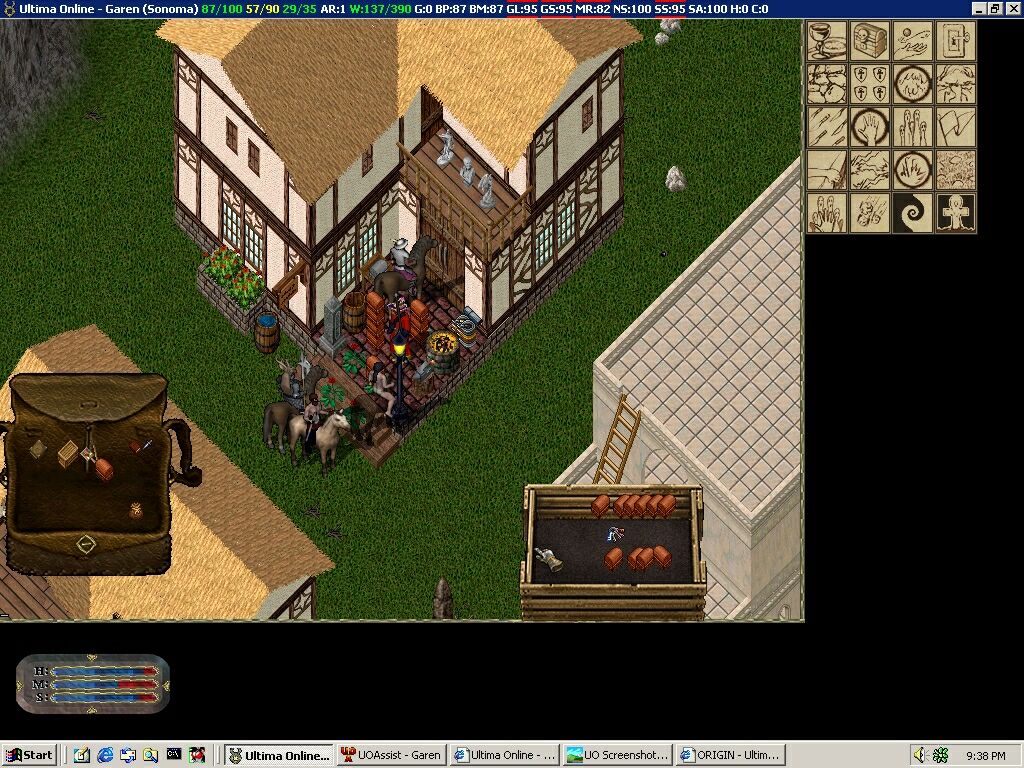Pick the wooden crate in the backpack
1024x768 pixels.
pos(68,453)
